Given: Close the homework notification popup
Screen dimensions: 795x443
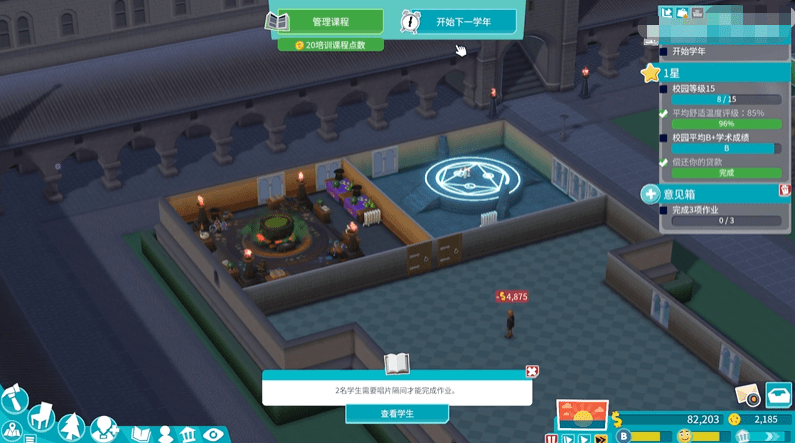Looking at the screenshot, I should pos(532,371).
